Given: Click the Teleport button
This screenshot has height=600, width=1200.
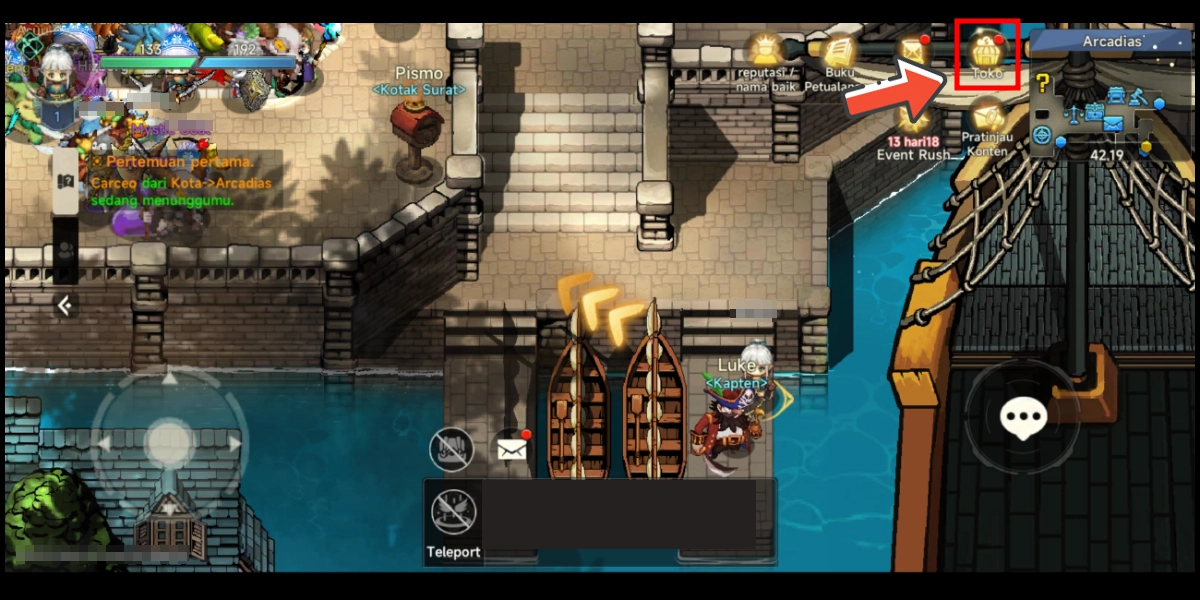Looking at the screenshot, I should coord(453,521).
